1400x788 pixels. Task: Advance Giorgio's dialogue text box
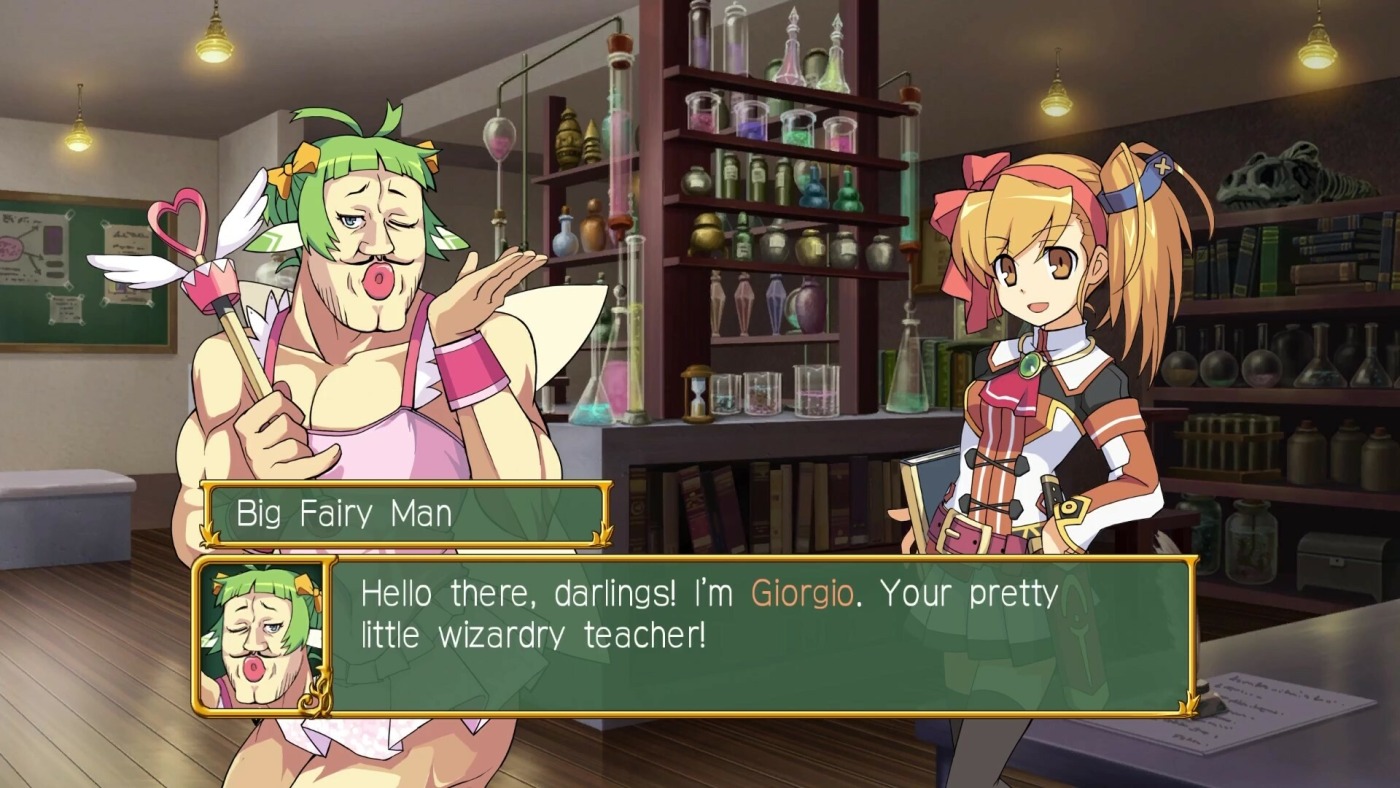point(760,636)
